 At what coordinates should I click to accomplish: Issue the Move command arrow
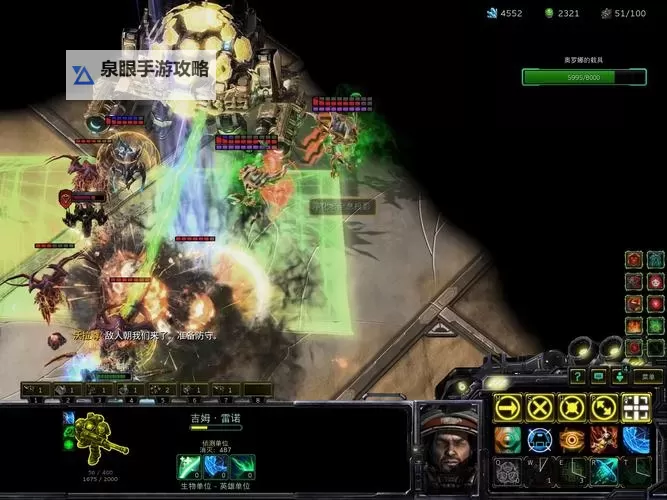click(x=508, y=407)
